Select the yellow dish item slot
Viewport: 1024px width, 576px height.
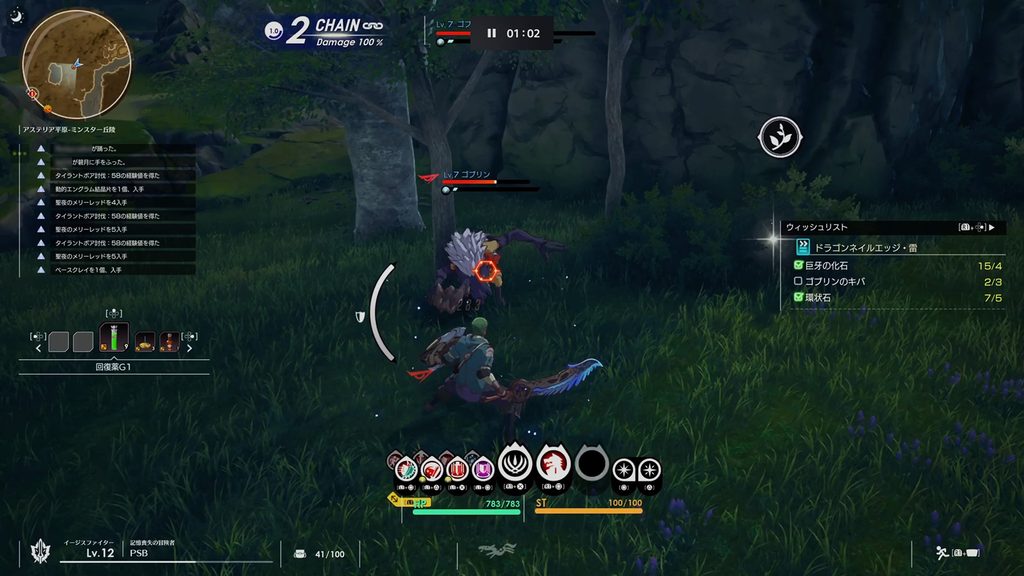[145, 342]
